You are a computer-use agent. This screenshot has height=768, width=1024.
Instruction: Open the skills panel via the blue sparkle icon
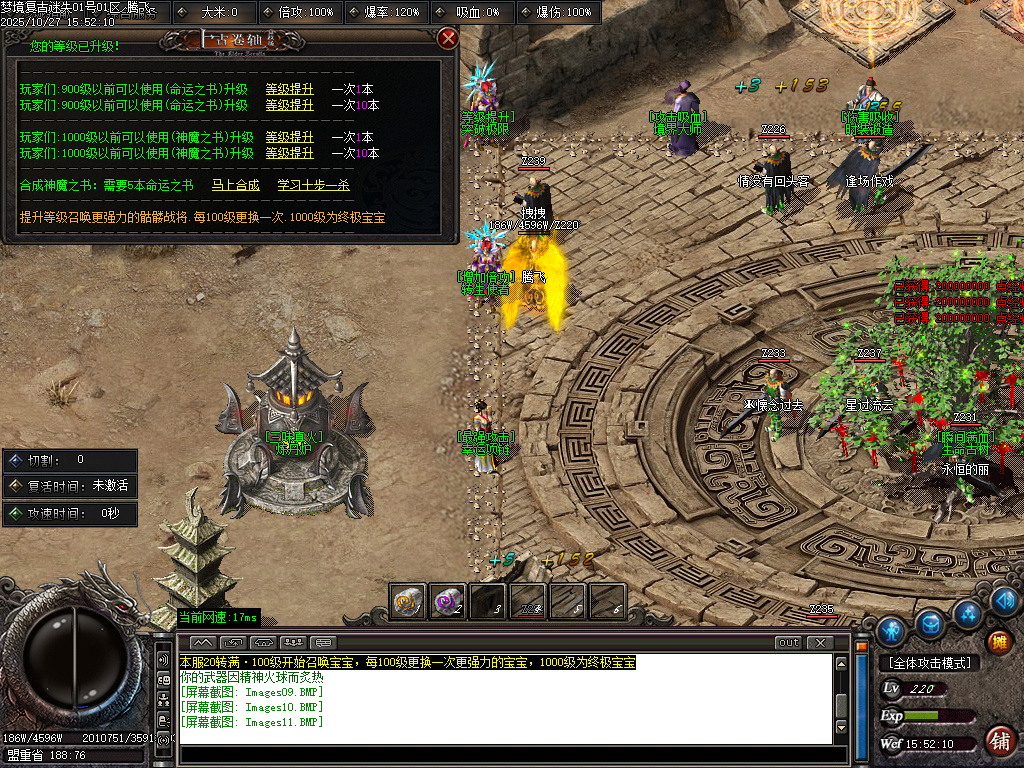[x=968, y=612]
